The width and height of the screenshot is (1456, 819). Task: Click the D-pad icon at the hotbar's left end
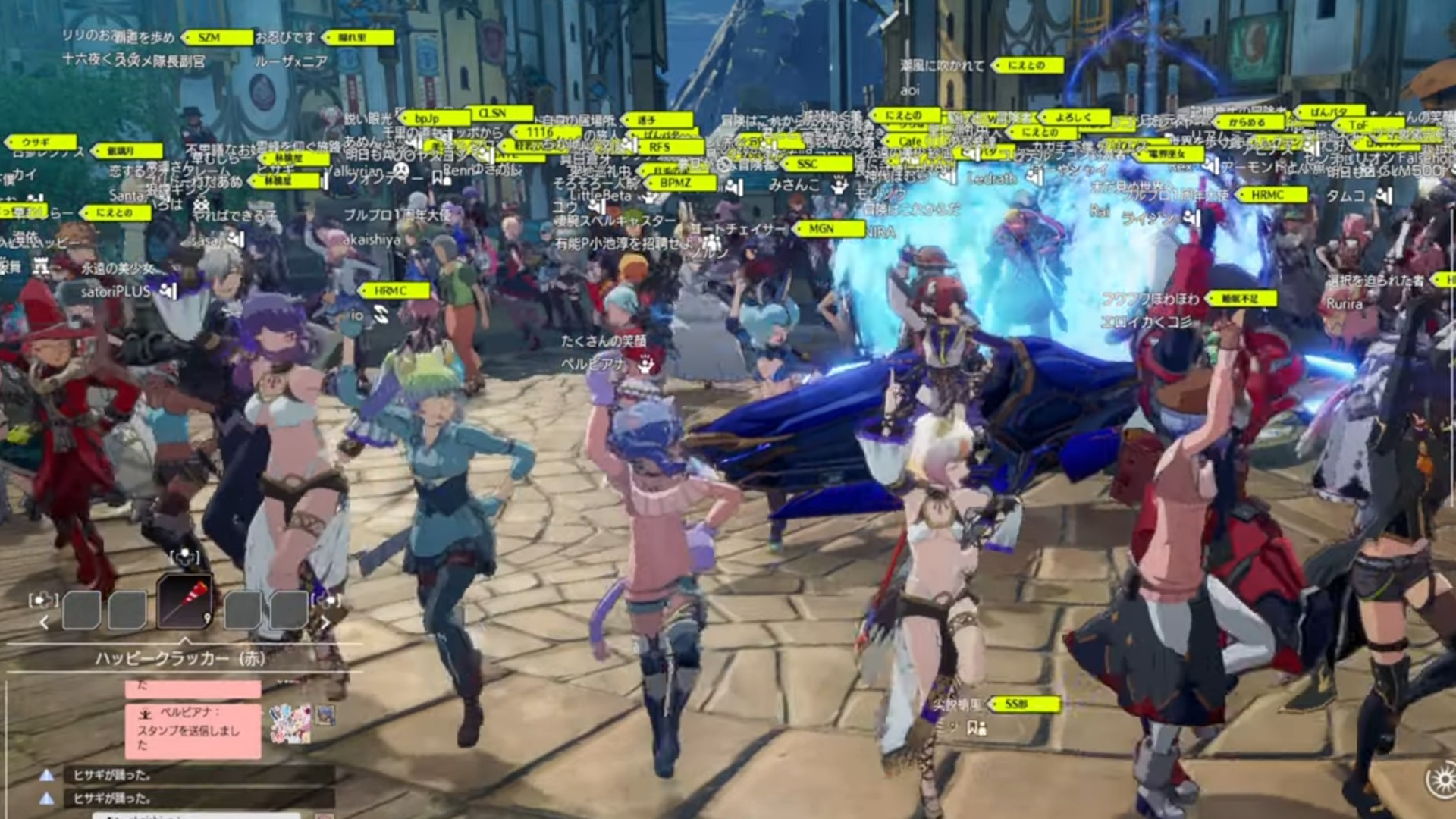(43, 600)
